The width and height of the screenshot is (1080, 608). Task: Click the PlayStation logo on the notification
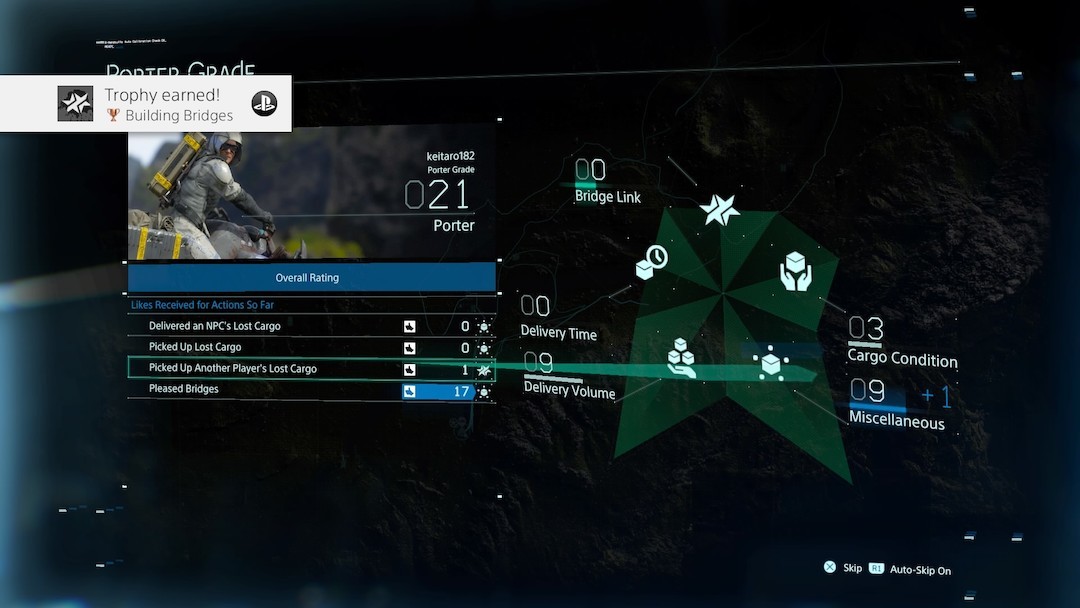(x=264, y=103)
